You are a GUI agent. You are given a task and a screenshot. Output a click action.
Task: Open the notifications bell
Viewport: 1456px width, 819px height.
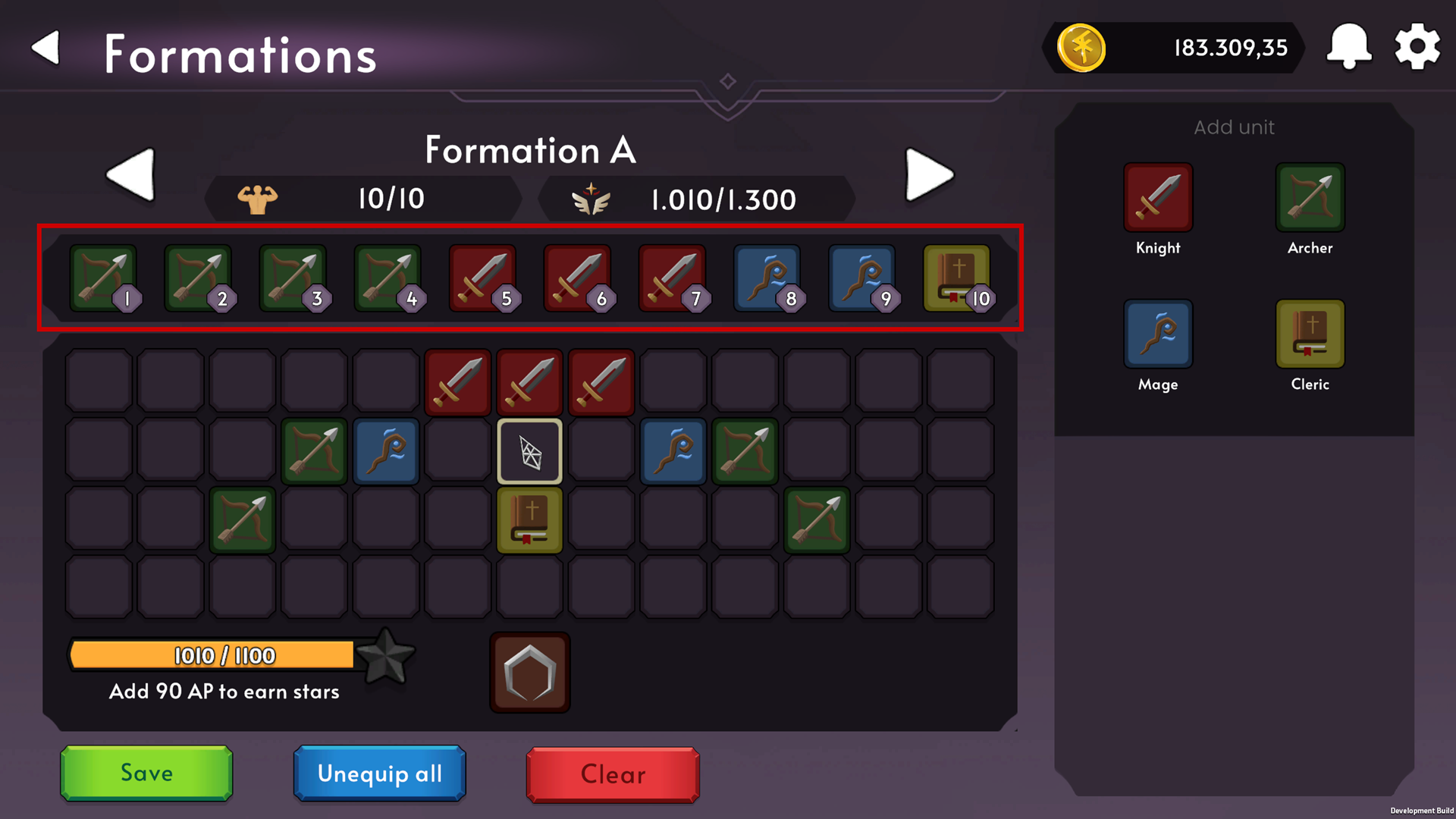(x=1349, y=47)
